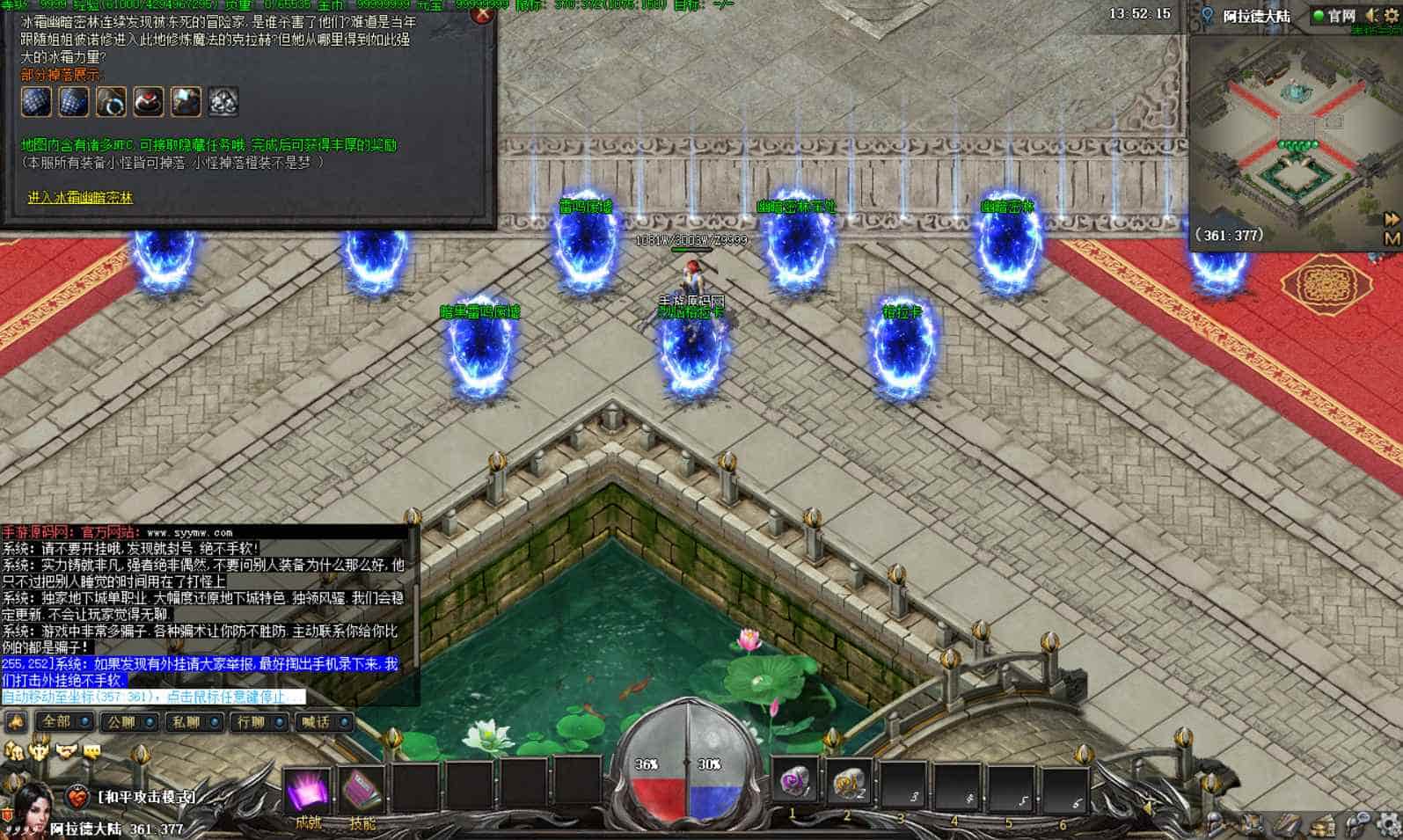Click the 进入冰霜幽暗密林 link
This screenshot has height=840, width=1403.
coord(80,198)
